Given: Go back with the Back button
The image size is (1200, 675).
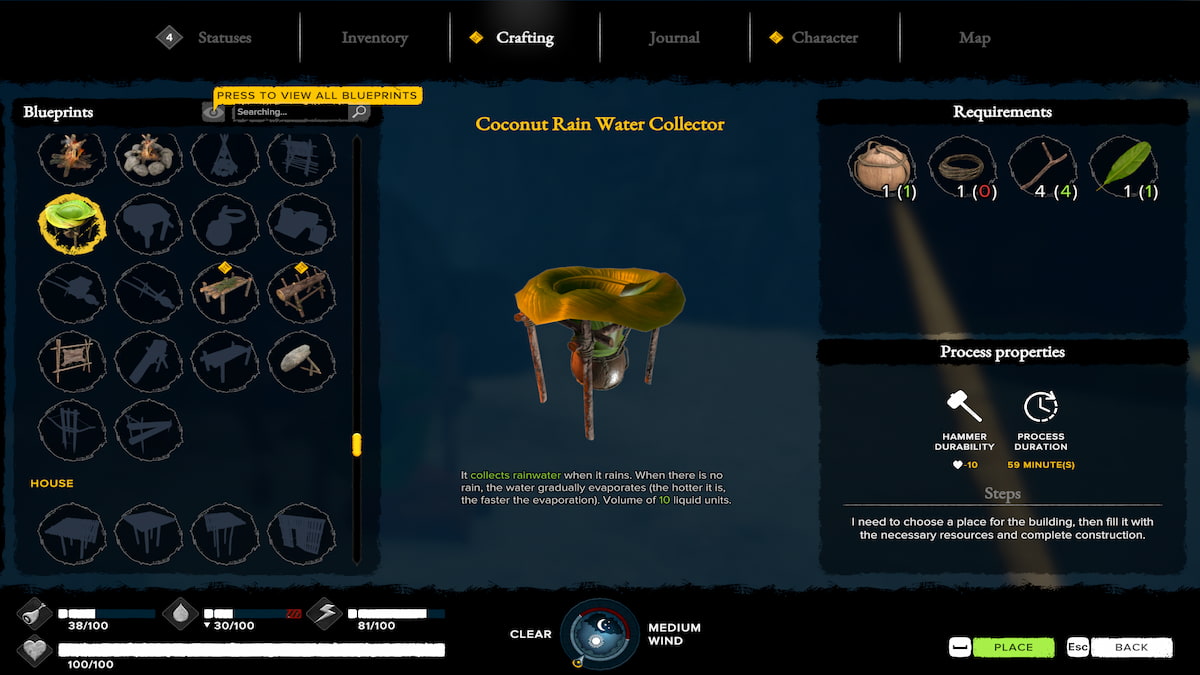Looking at the screenshot, I should pos(1130,647).
